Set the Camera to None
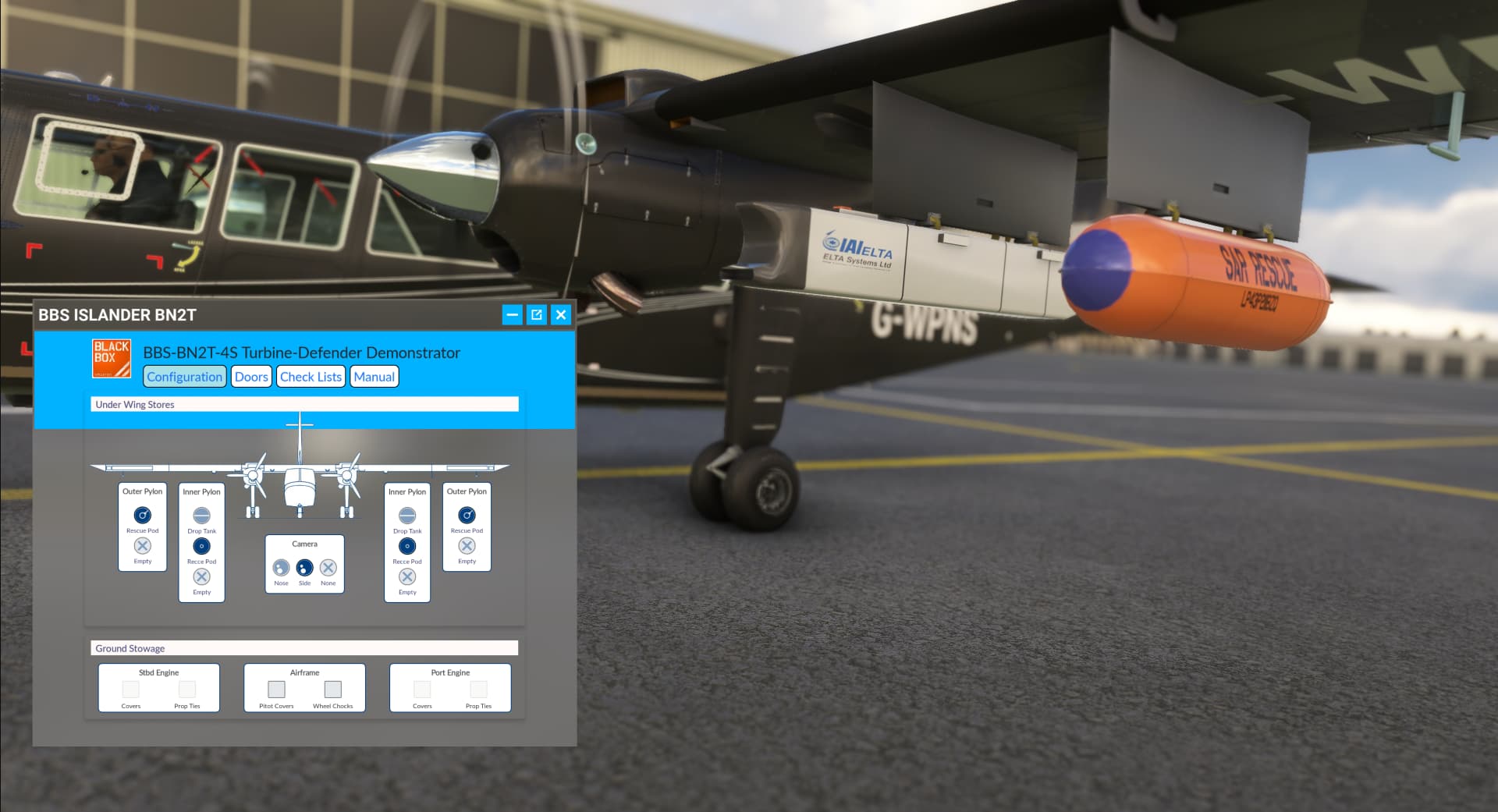This screenshot has height=812, width=1498. pyautogui.click(x=327, y=566)
